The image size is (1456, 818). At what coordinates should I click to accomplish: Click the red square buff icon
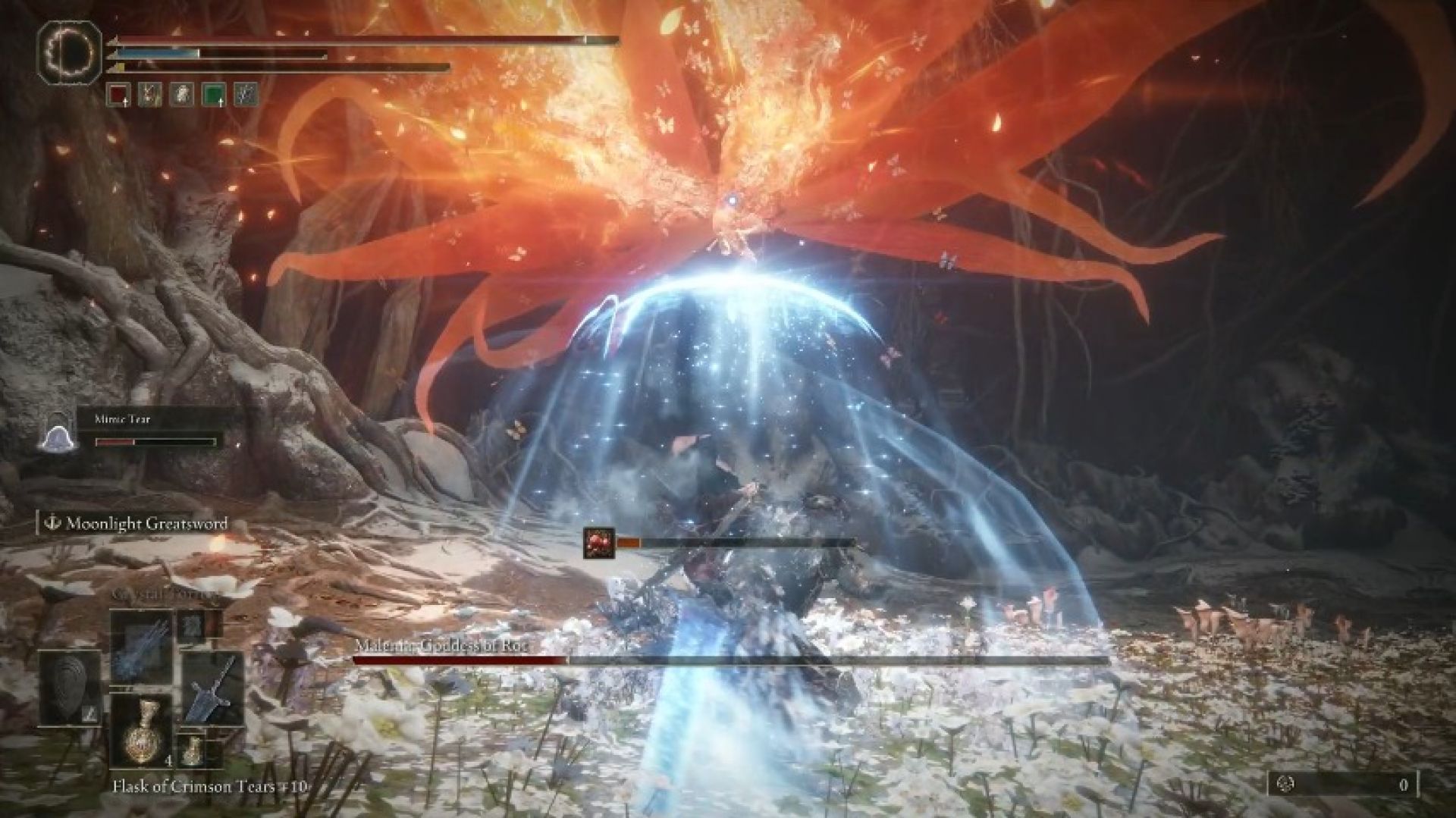[118, 94]
